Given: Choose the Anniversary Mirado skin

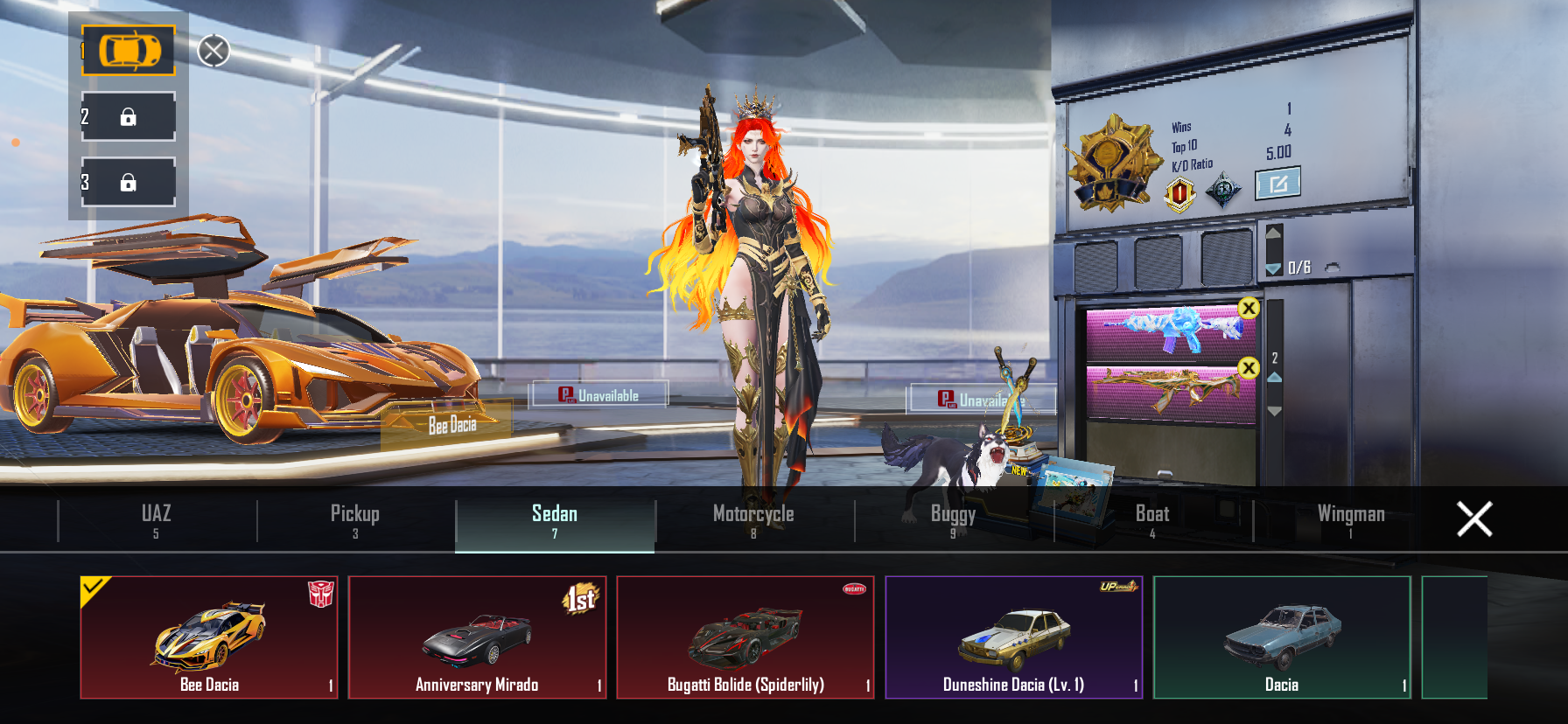Looking at the screenshot, I should 477,637.
